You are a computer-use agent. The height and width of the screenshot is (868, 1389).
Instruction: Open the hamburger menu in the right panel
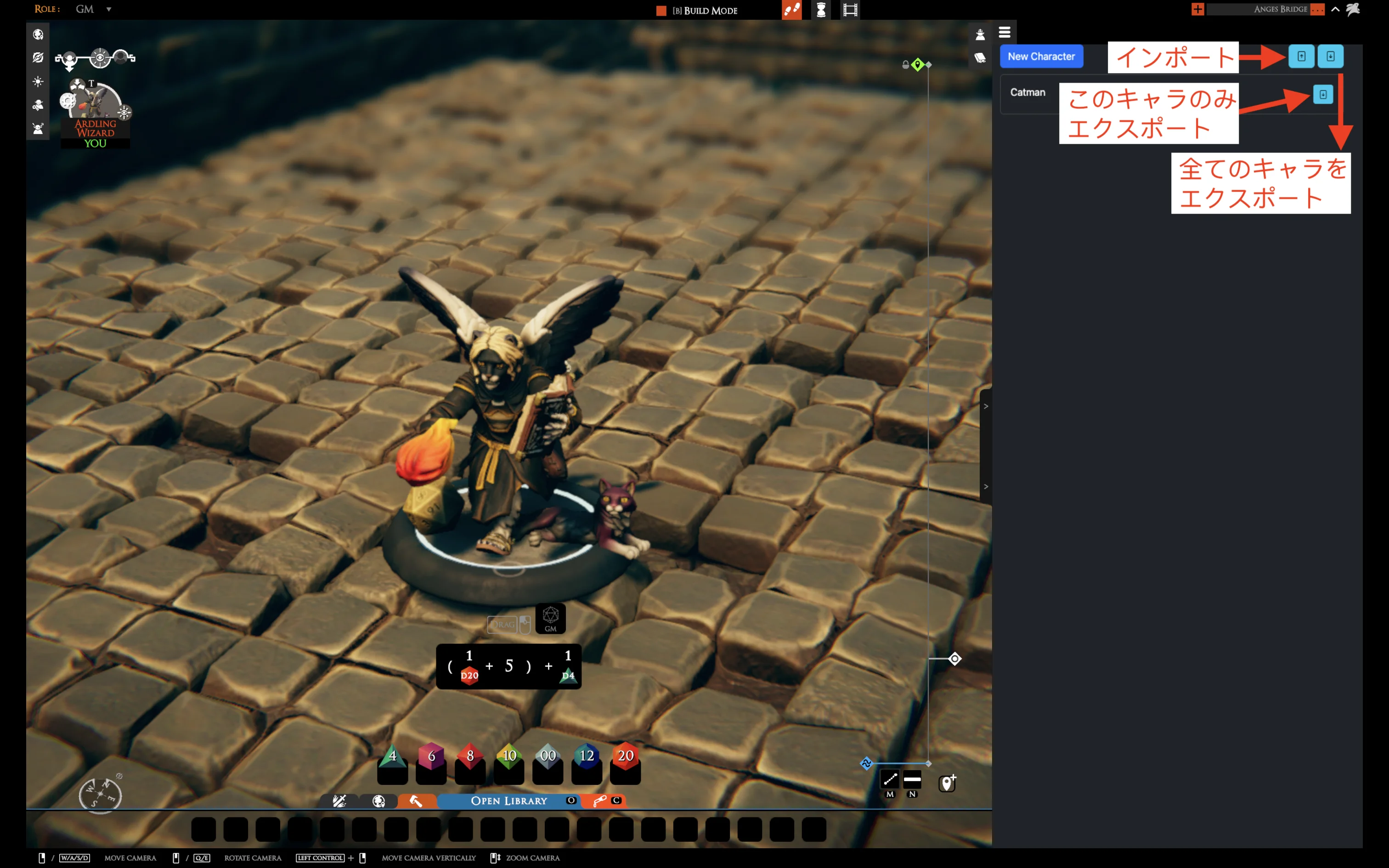[x=1005, y=32]
